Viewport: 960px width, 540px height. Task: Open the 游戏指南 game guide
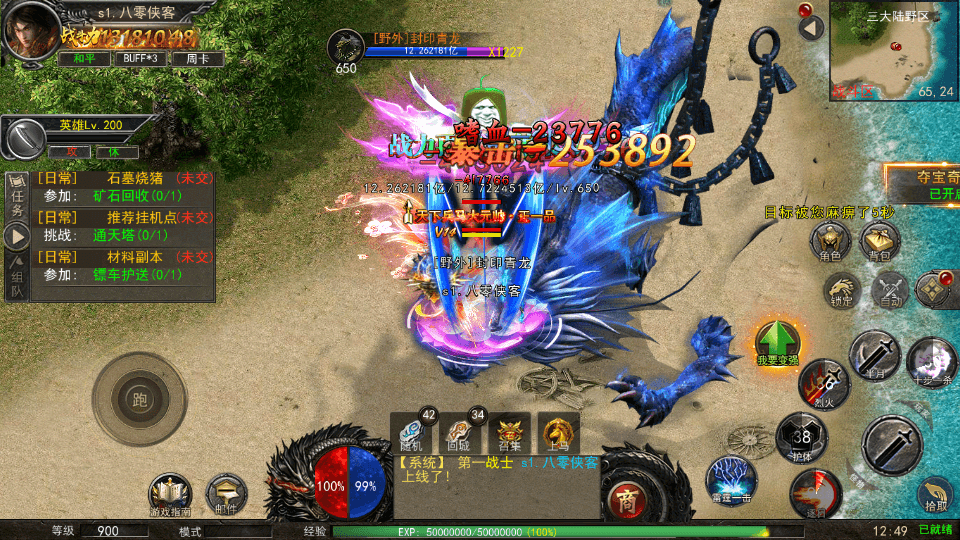point(169,495)
